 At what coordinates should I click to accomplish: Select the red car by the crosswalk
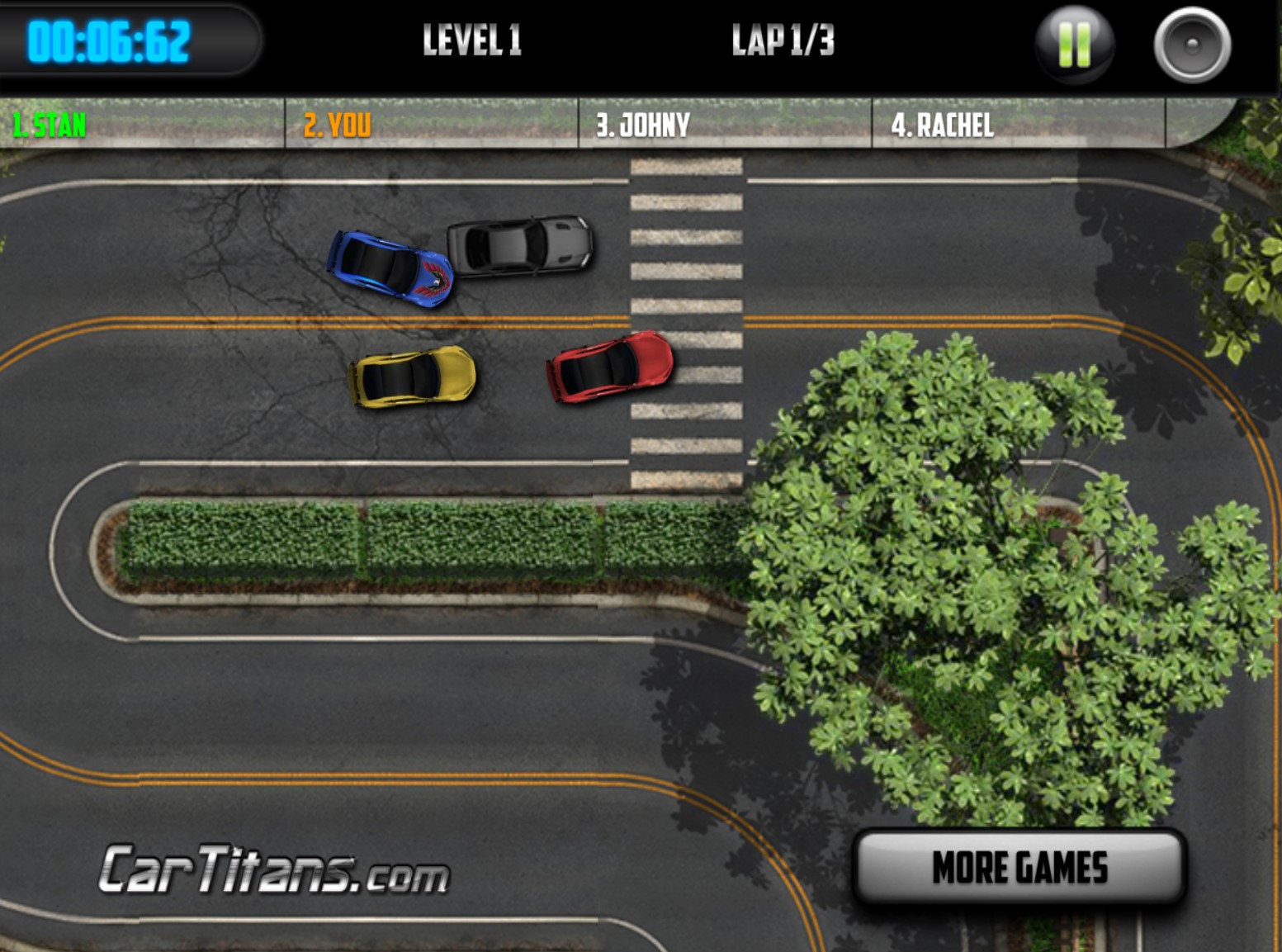pos(609,368)
